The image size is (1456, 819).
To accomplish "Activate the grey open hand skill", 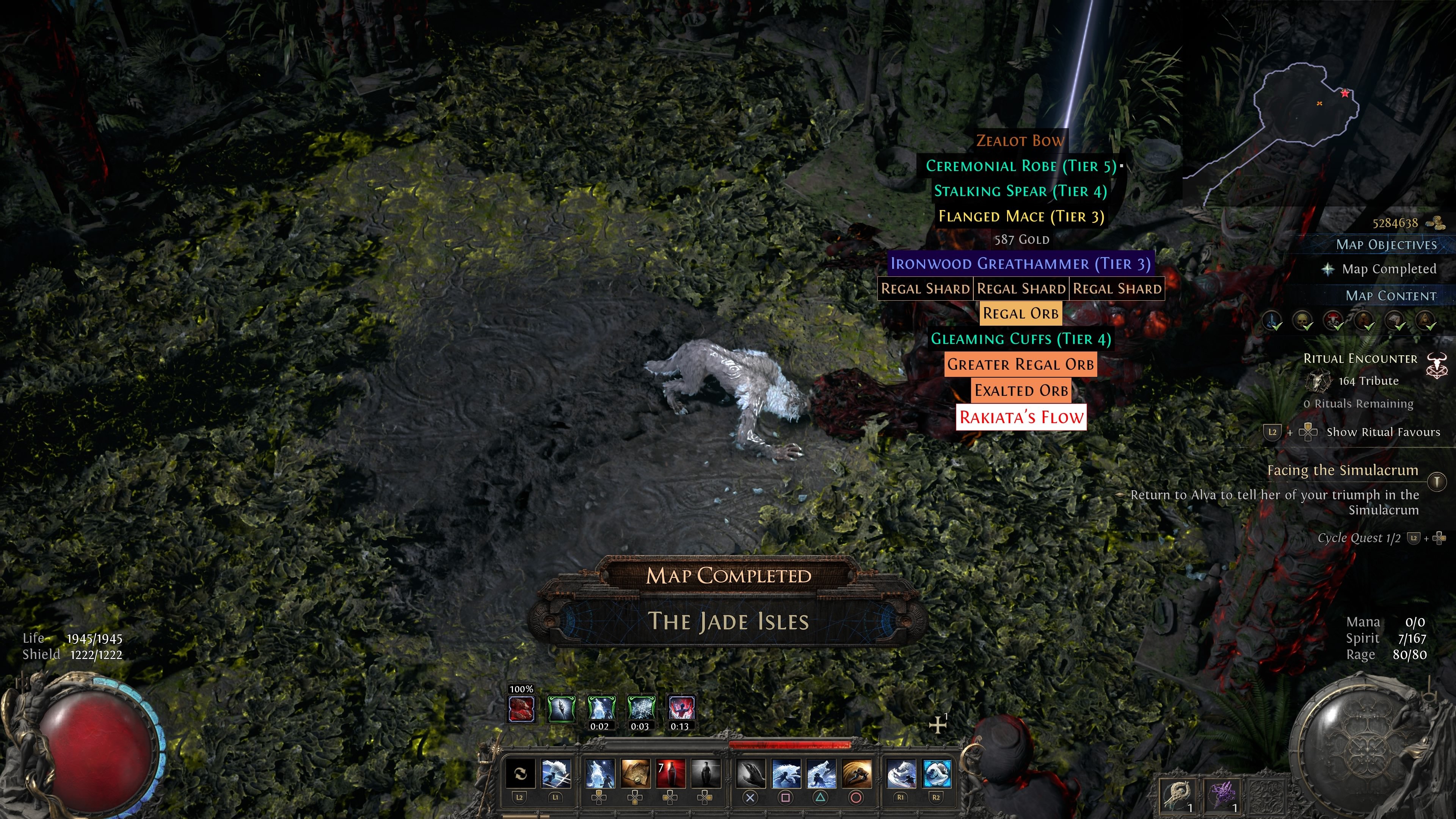I will pos(750,774).
